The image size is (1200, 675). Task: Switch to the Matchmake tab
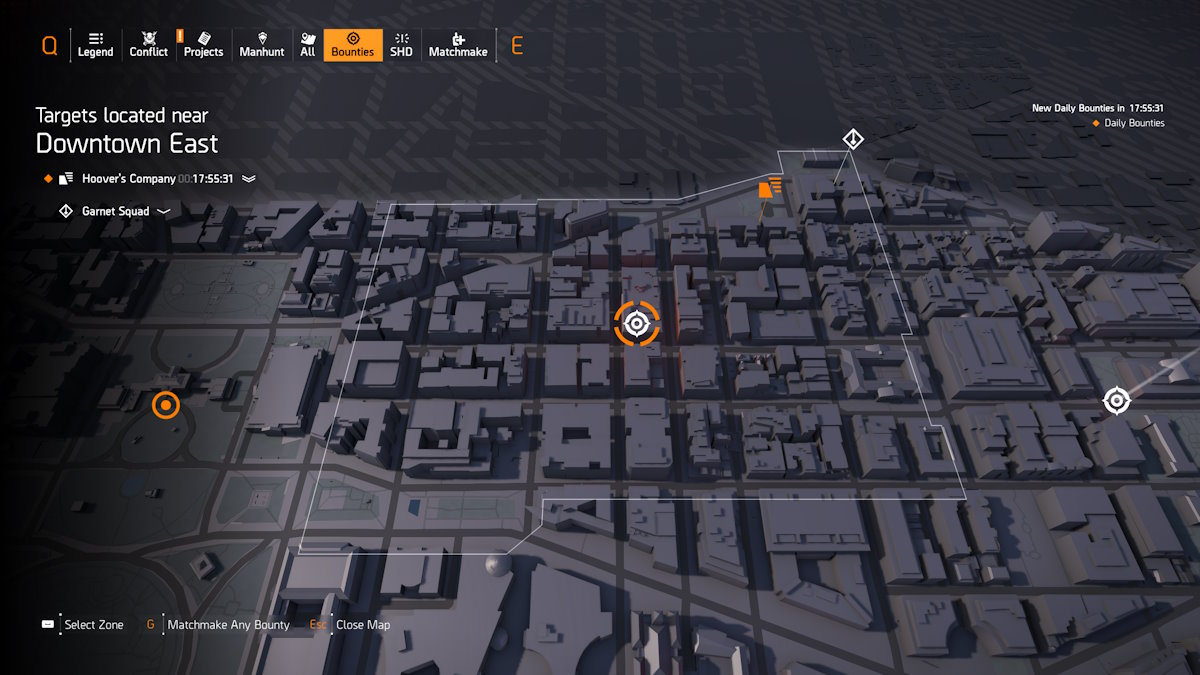[458, 45]
